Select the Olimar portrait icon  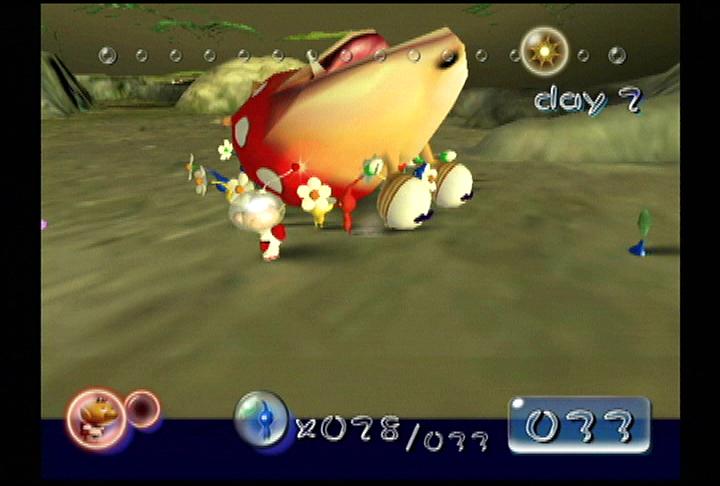pos(96,416)
